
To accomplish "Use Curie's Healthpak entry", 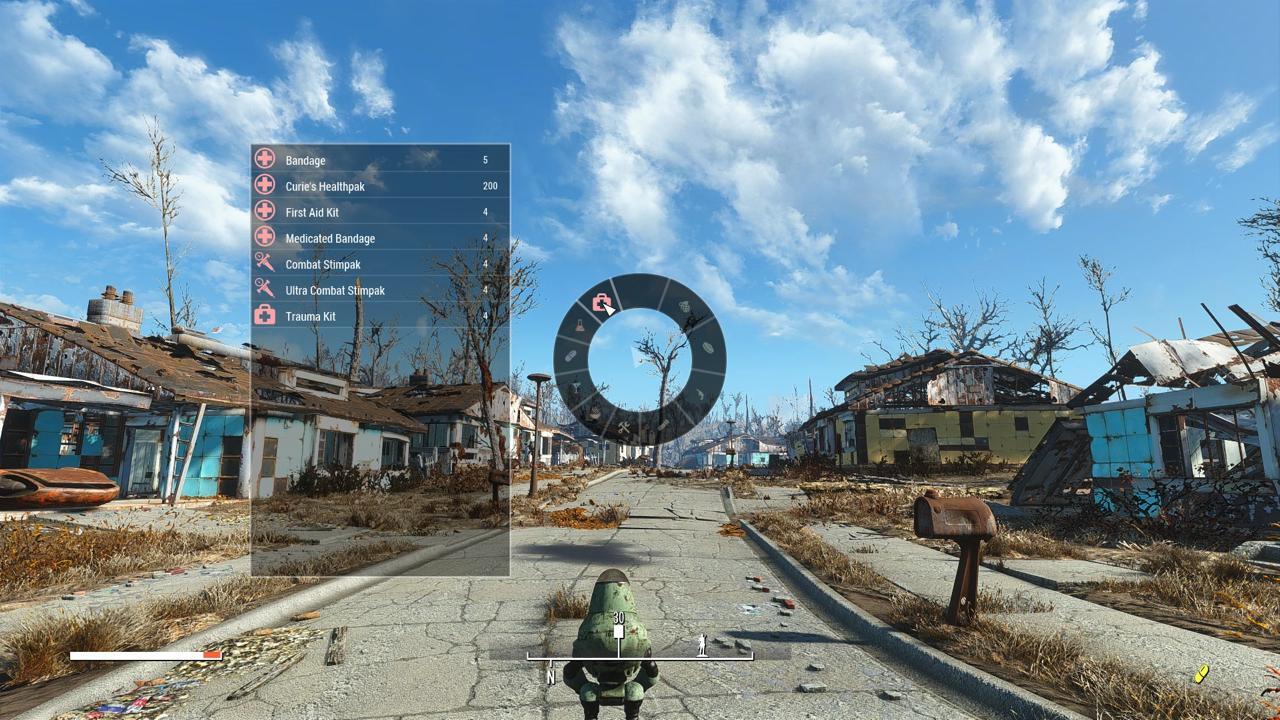I will pyautogui.click(x=380, y=186).
